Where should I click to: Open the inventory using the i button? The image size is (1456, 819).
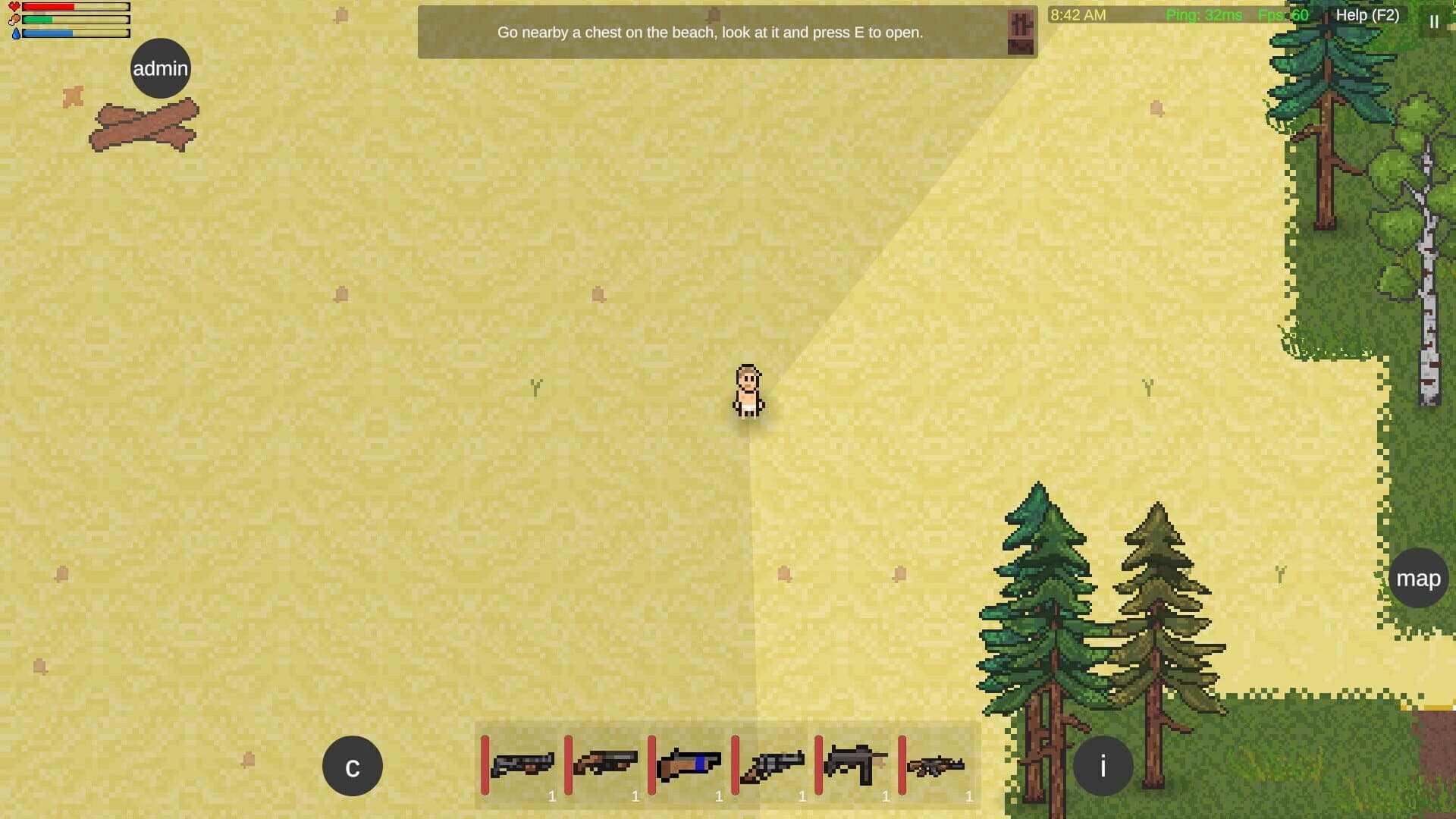coord(1104,765)
